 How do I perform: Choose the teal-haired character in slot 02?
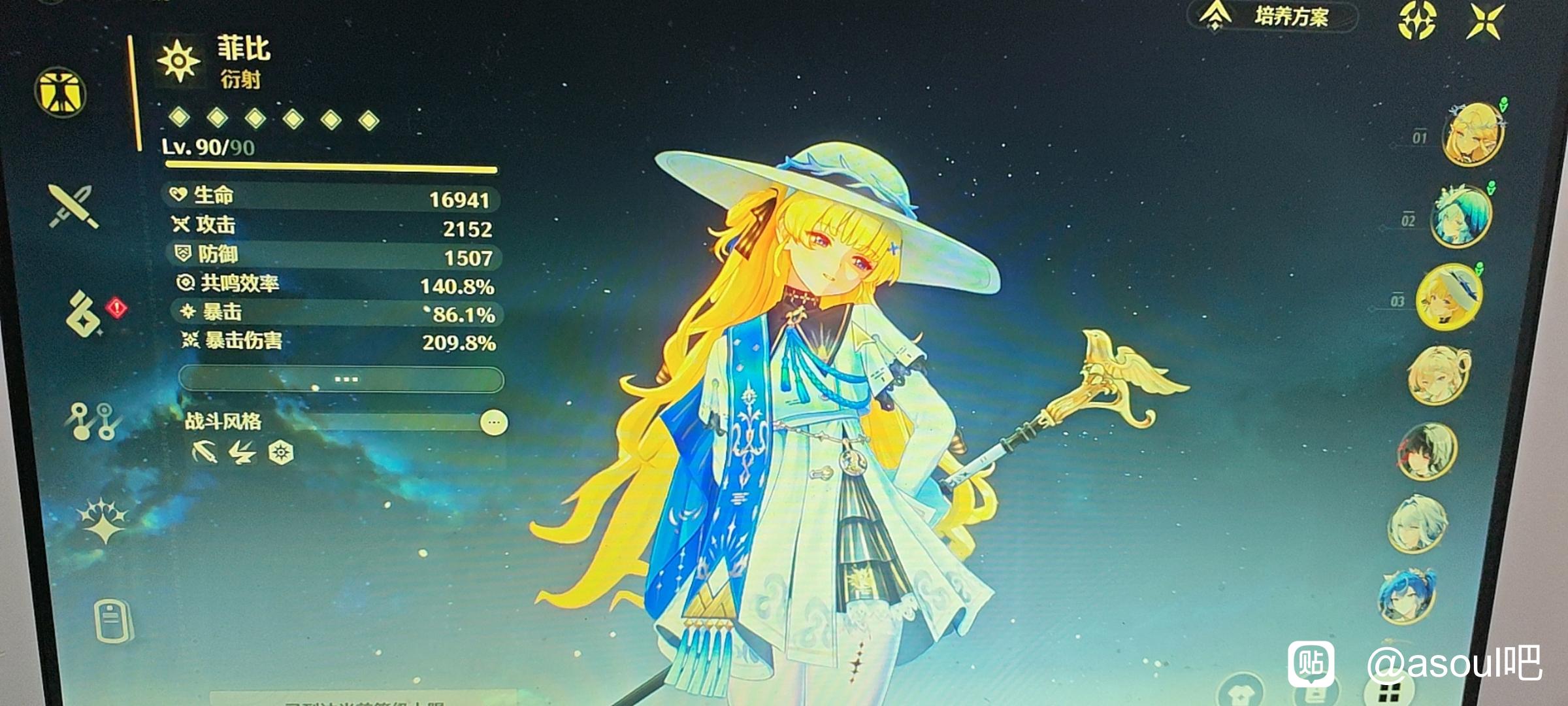point(1461,215)
